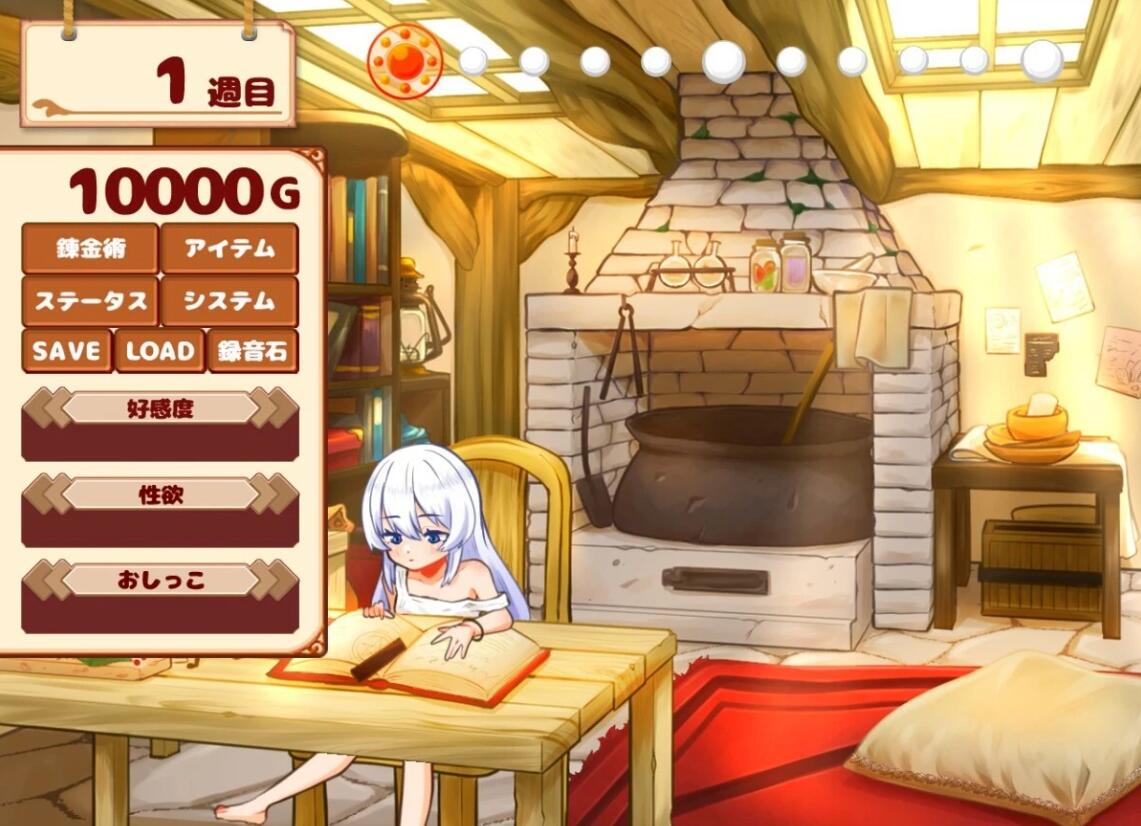The width and height of the screenshot is (1141, 826).
Task: Open the 錬金術 alchemy menu
Action: [90, 249]
